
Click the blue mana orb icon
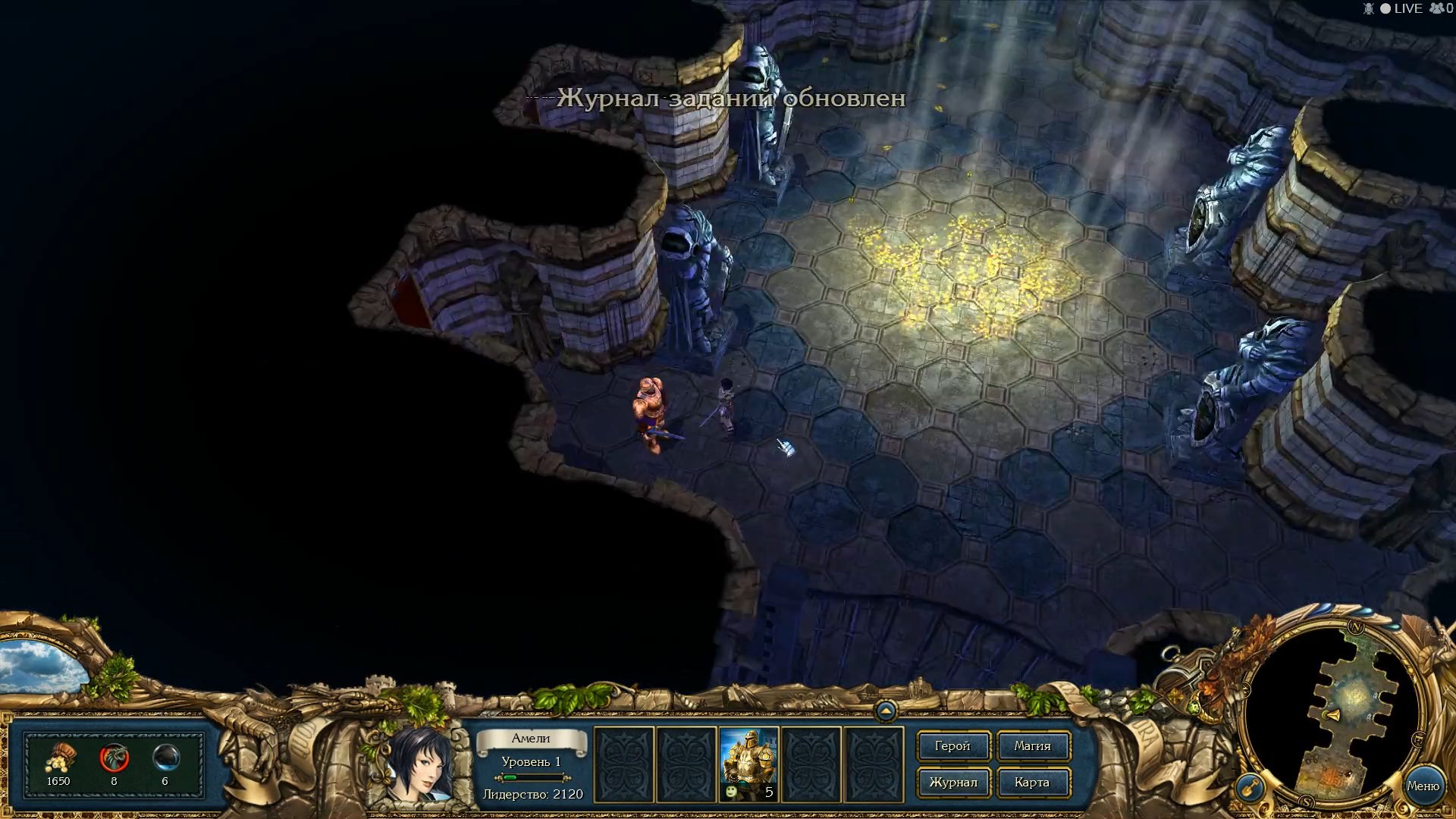(x=165, y=758)
